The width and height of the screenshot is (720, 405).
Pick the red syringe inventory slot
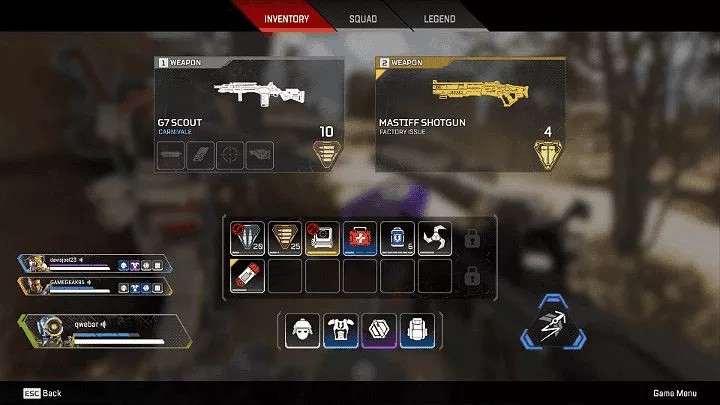(247, 274)
